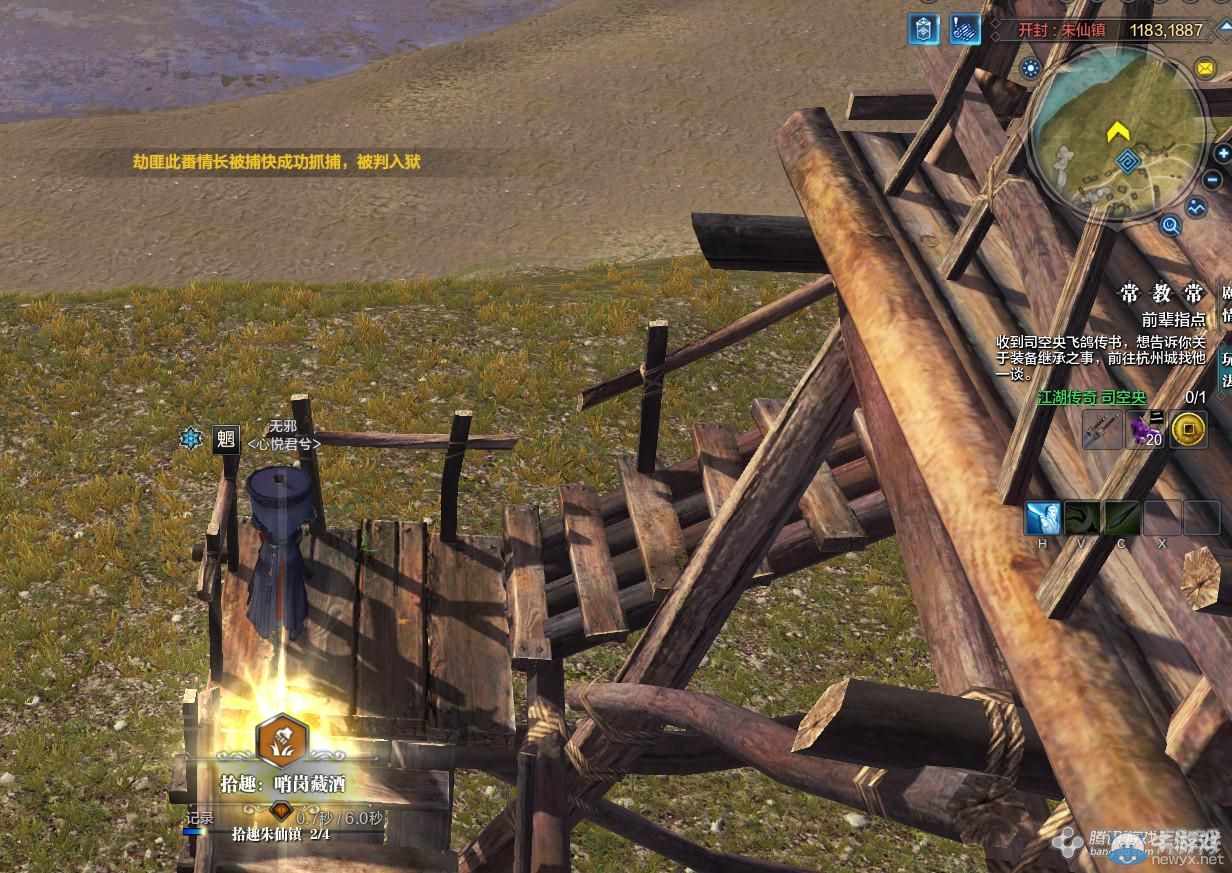Screen dimensions: 1232x873
Task: Select the gold coin reward icon
Action: [1188, 430]
